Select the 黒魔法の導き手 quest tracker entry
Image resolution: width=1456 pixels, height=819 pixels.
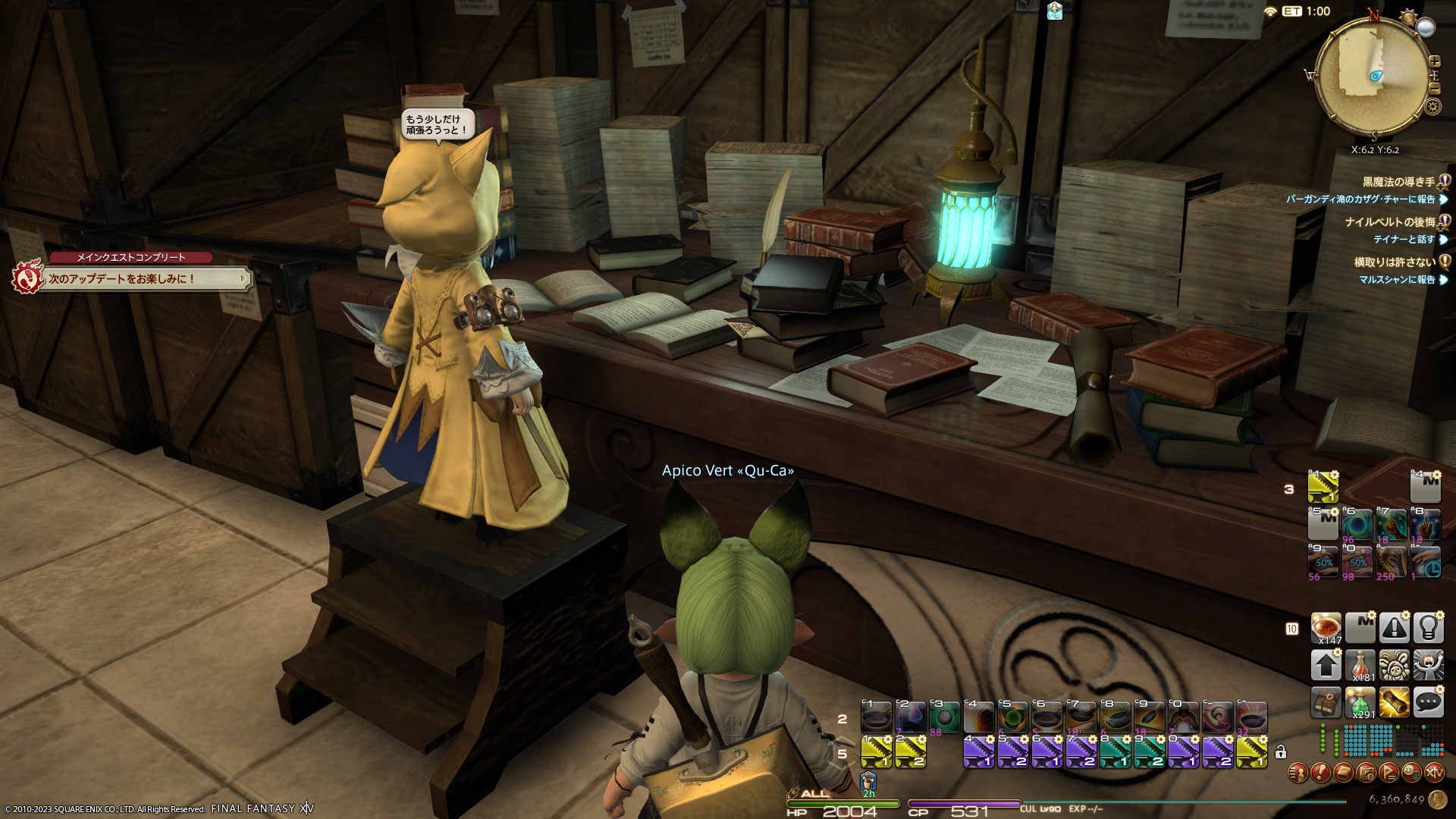tap(1398, 182)
